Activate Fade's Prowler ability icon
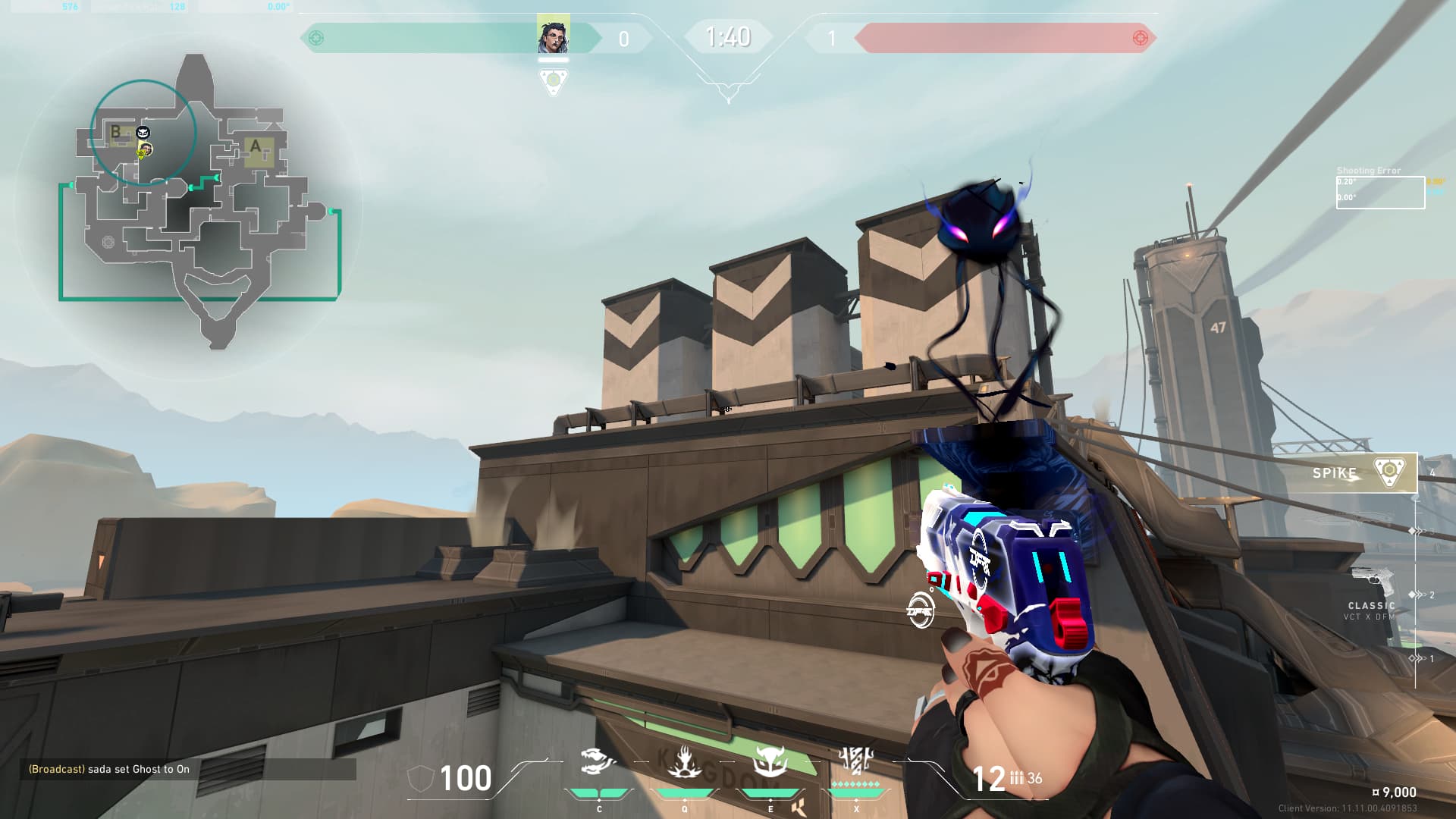1456x819 pixels. (x=598, y=761)
